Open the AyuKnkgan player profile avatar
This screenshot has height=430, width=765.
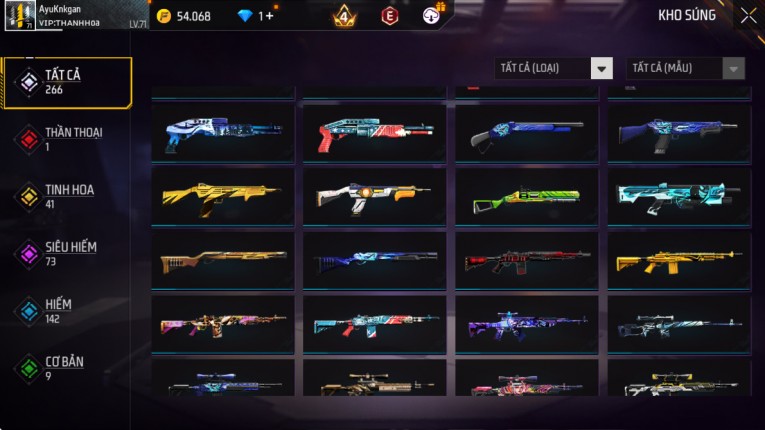(21, 16)
